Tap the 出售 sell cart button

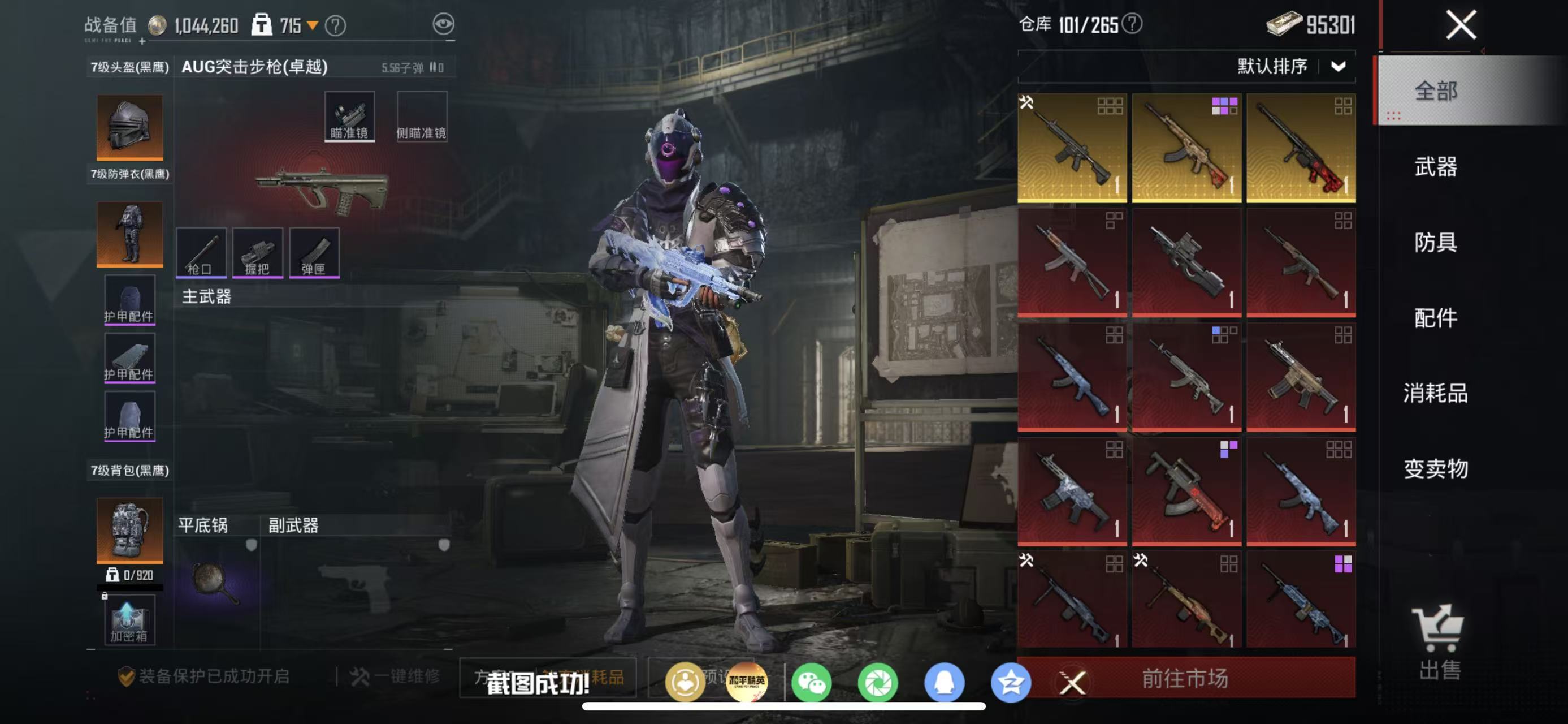1439,643
